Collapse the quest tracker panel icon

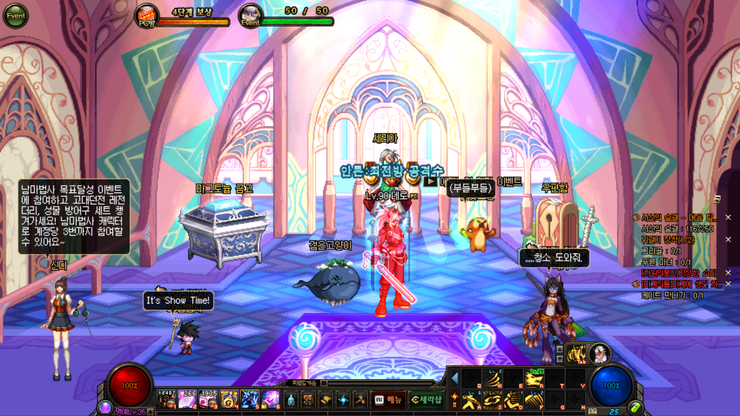pyautogui.click(x=717, y=200)
